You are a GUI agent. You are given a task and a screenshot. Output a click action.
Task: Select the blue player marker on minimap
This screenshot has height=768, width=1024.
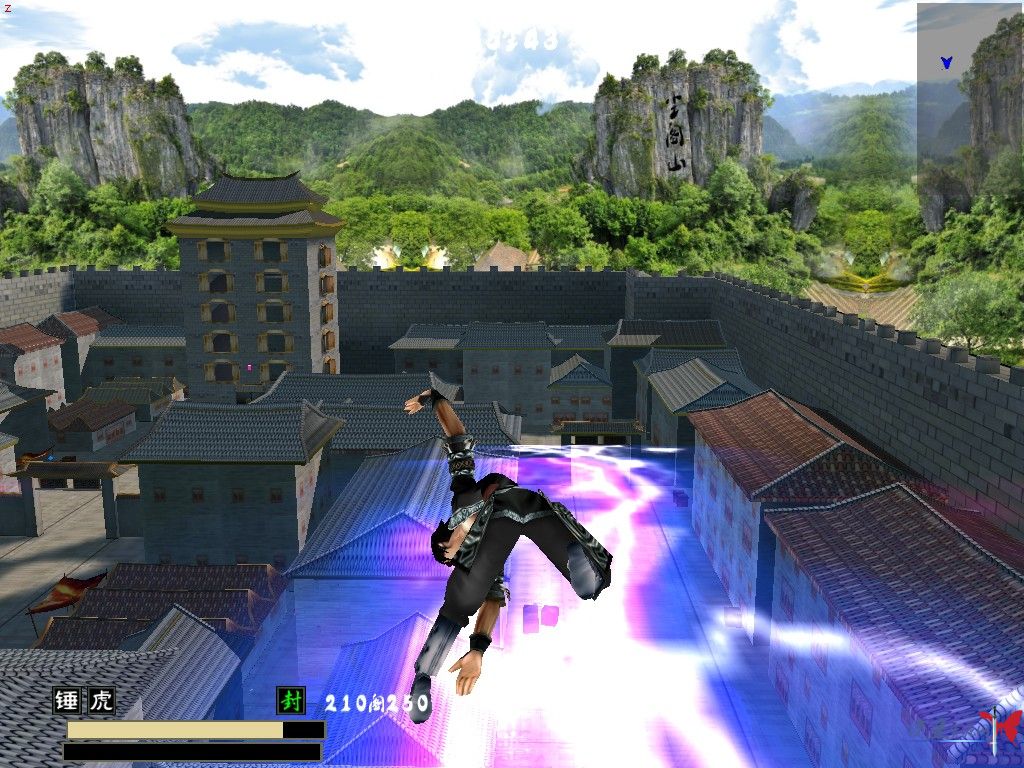(946, 62)
